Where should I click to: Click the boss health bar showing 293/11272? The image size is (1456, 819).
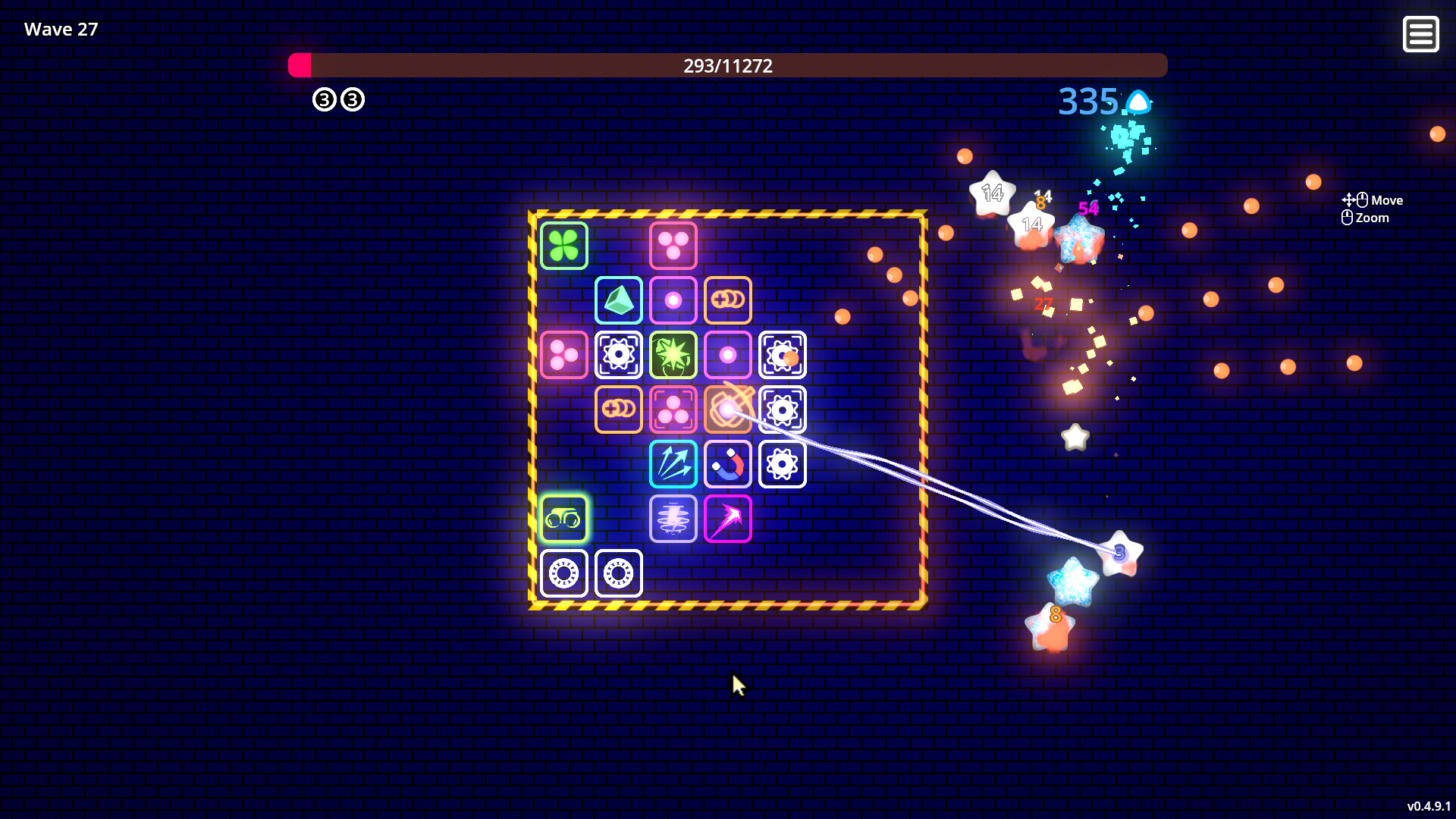[x=727, y=66]
